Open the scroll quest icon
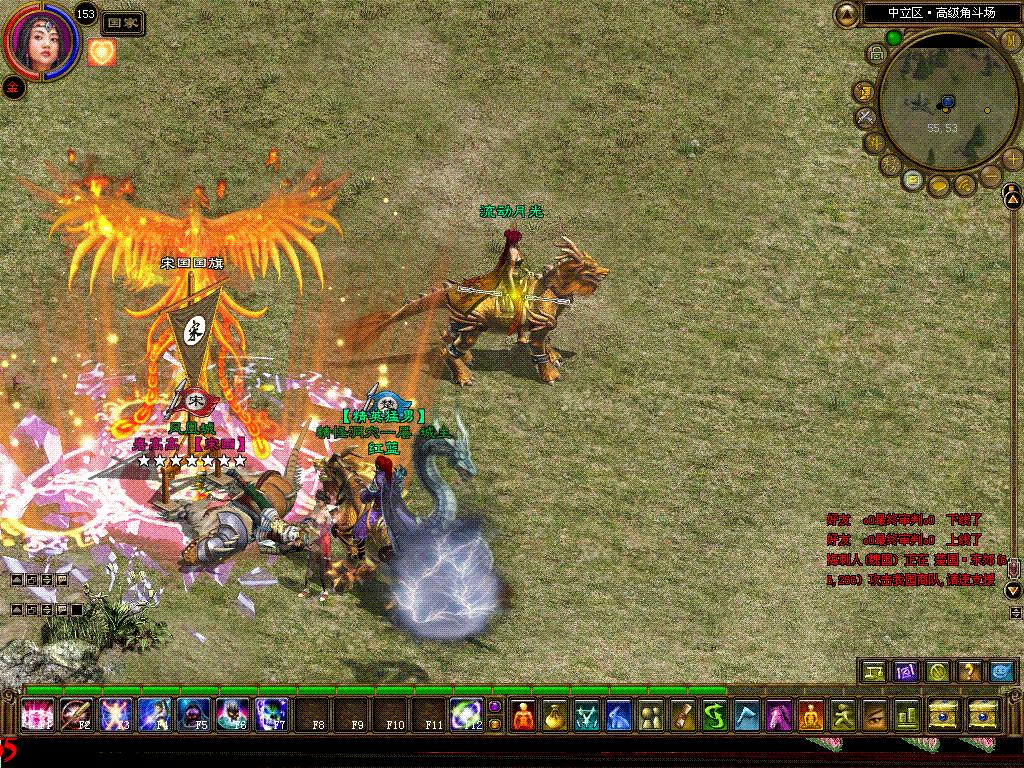 click(x=682, y=715)
